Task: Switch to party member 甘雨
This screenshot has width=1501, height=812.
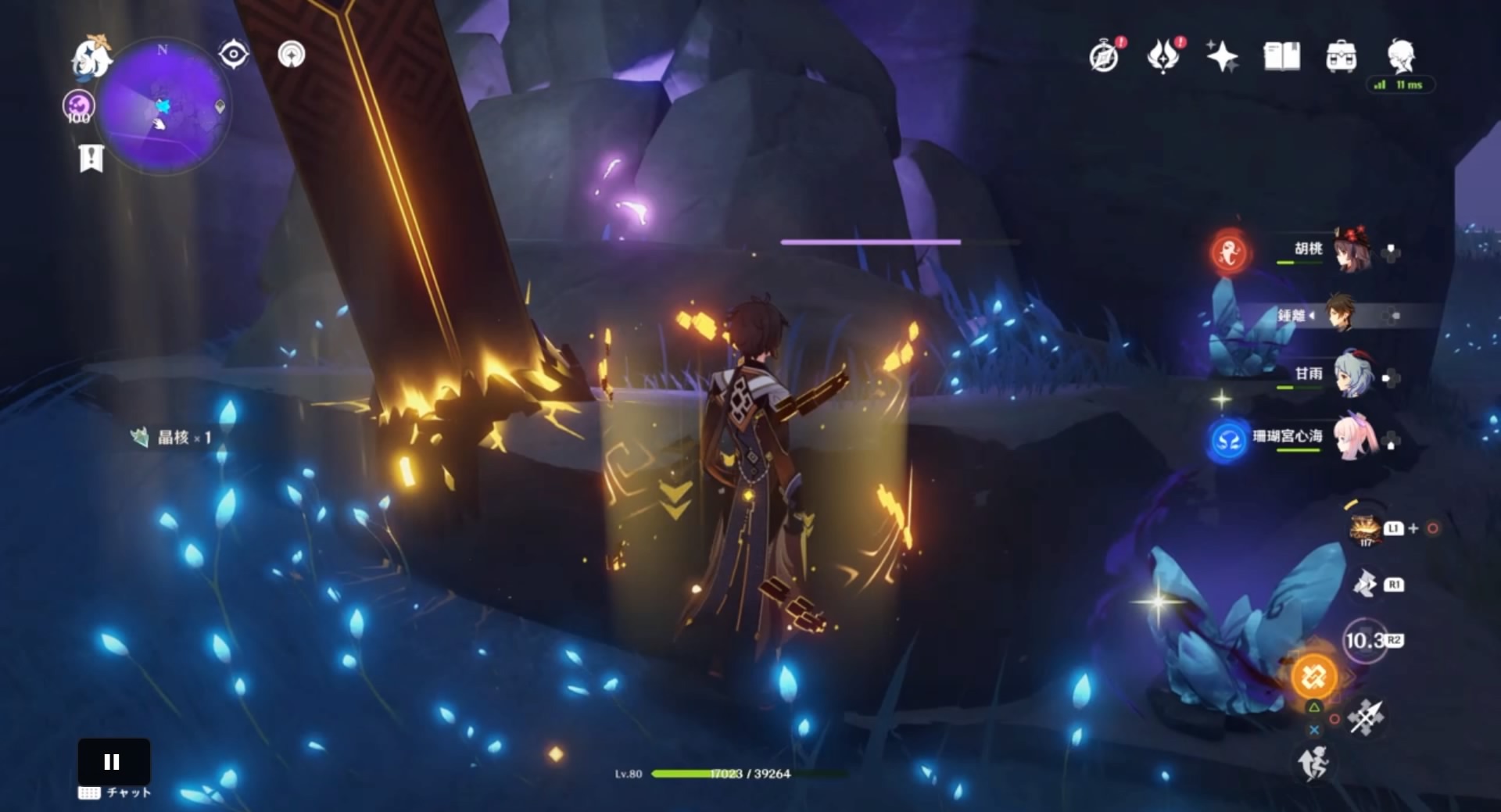Action: (x=1352, y=374)
